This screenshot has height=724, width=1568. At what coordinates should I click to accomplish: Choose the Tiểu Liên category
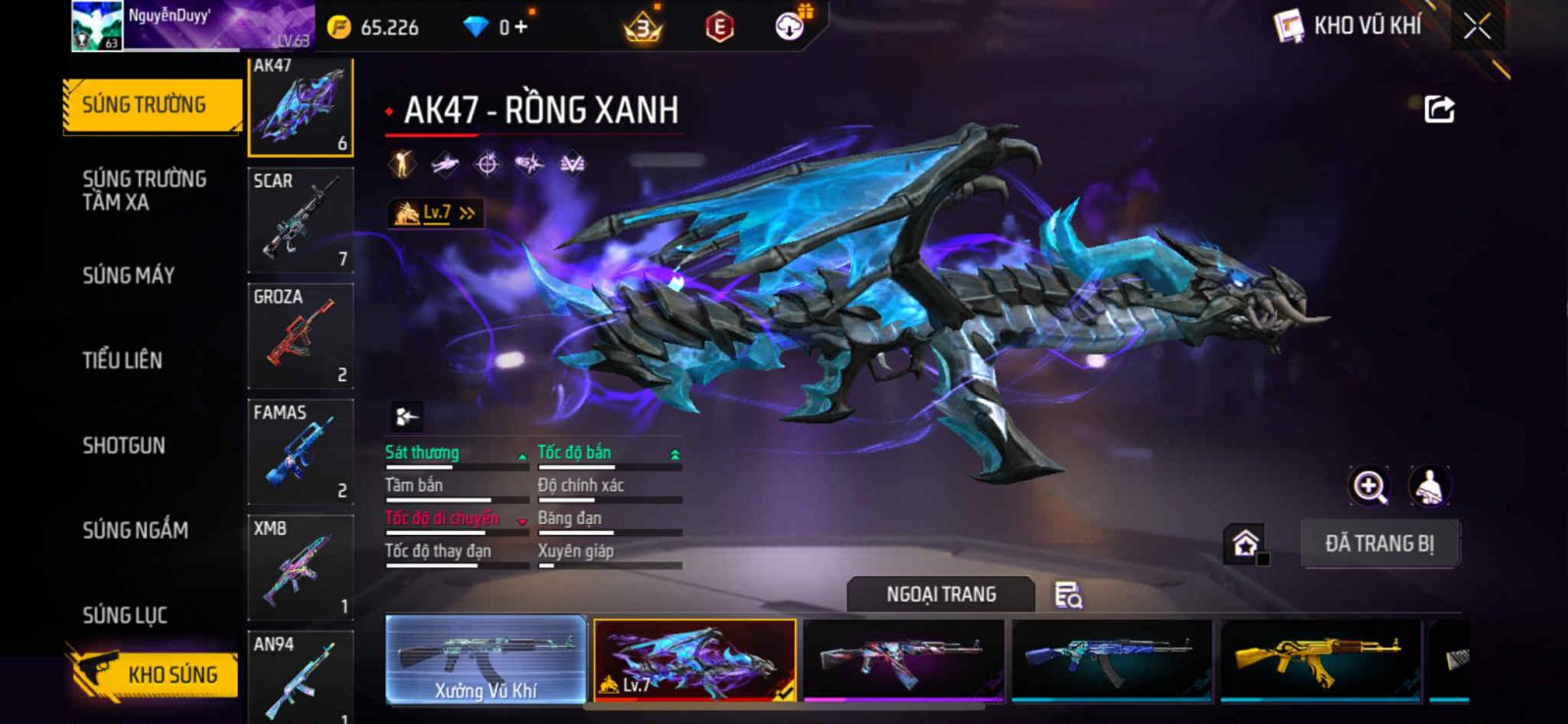[x=122, y=361]
